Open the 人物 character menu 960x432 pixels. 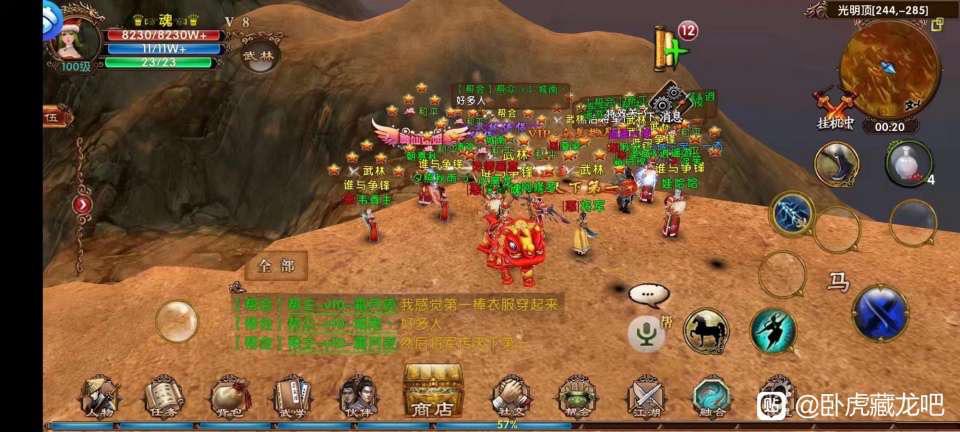click(x=99, y=395)
